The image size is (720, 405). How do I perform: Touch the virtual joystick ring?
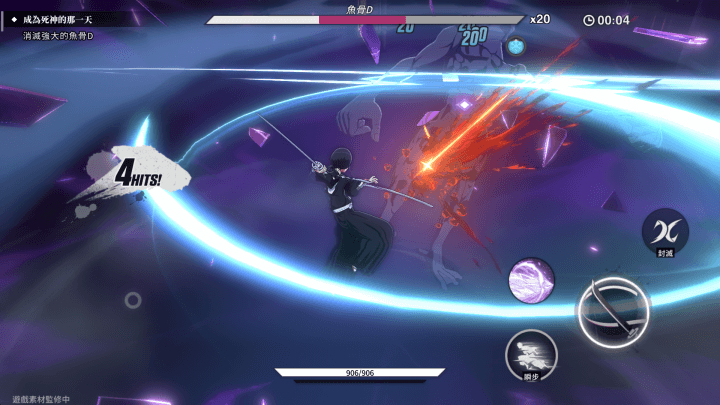click(x=132, y=299)
